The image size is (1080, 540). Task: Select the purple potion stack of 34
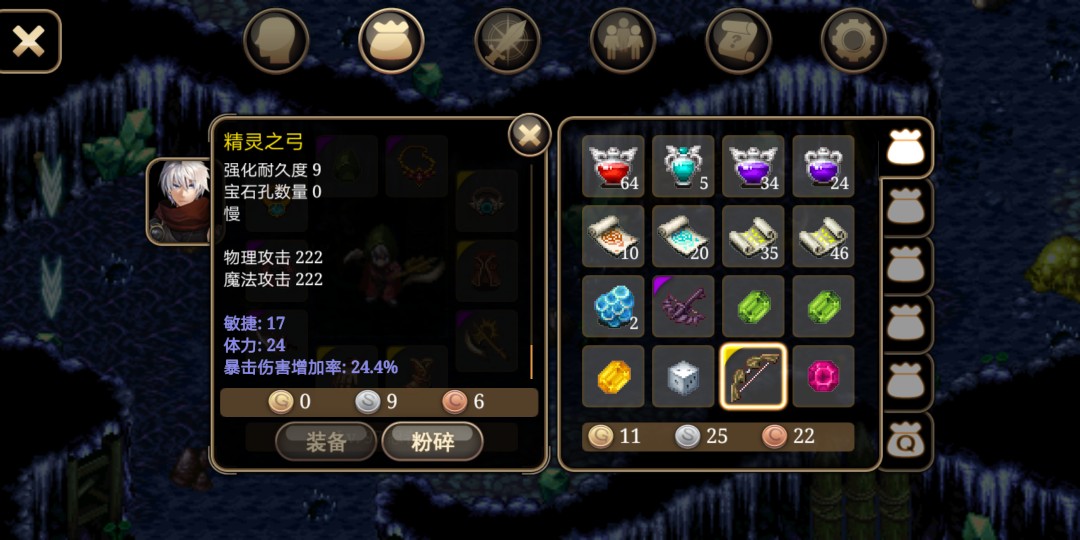tap(753, 166)
